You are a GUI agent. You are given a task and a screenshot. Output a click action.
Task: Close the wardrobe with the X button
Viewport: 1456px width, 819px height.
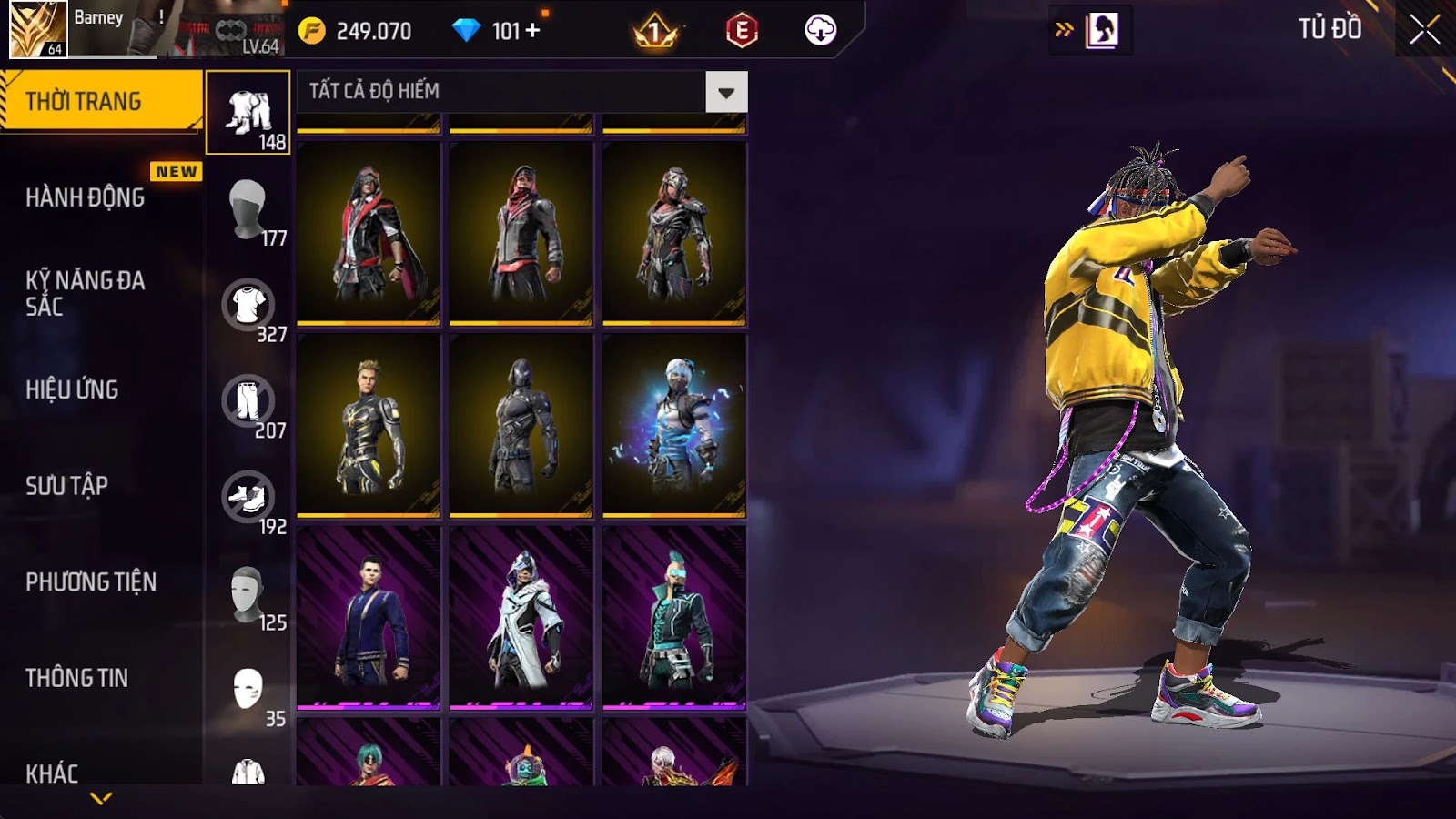[1424, 30]
